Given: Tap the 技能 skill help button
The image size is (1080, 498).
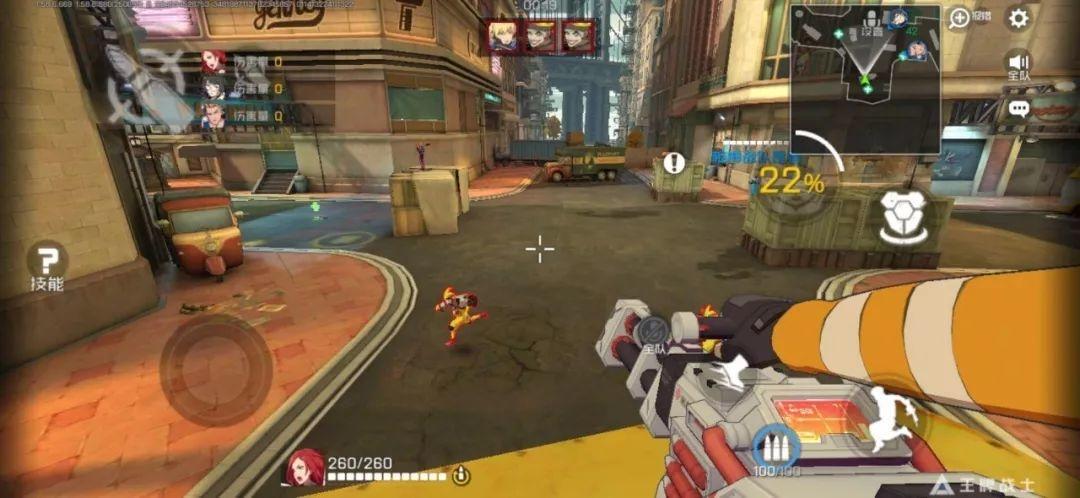Looking at the screenshot, I should click(x=47, y=264).
